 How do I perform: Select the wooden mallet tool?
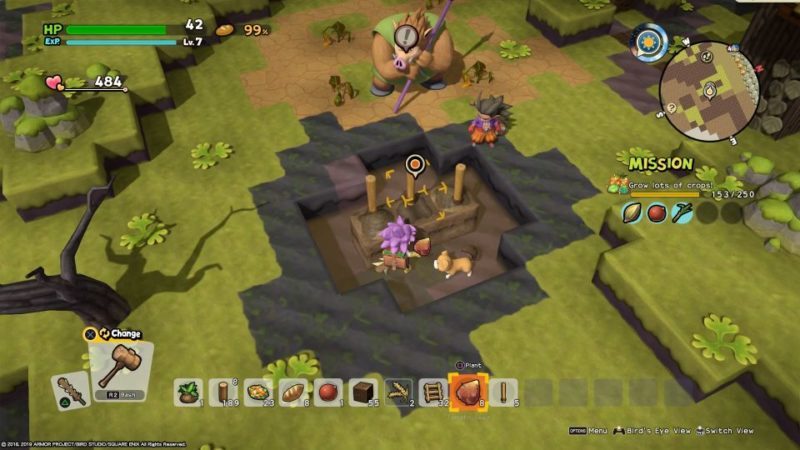click(x=121, y=363)
